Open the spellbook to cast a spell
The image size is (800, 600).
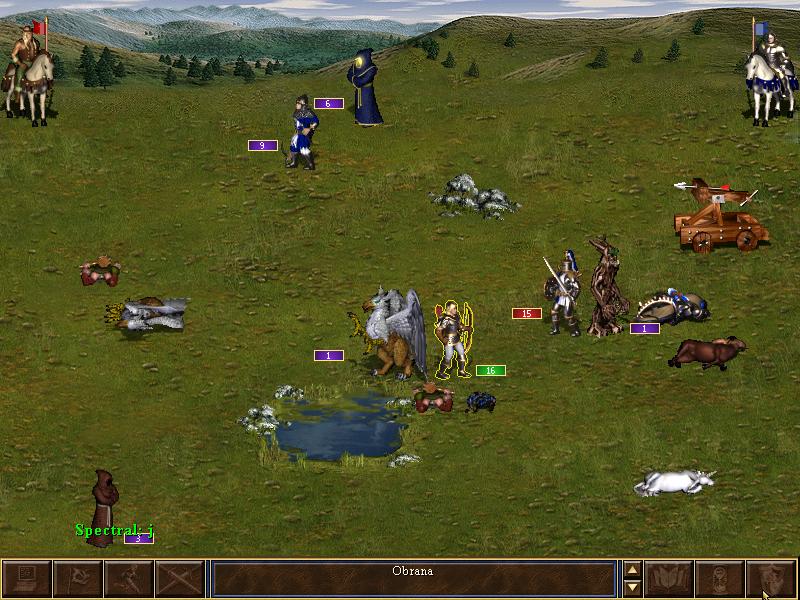point(669,579)
